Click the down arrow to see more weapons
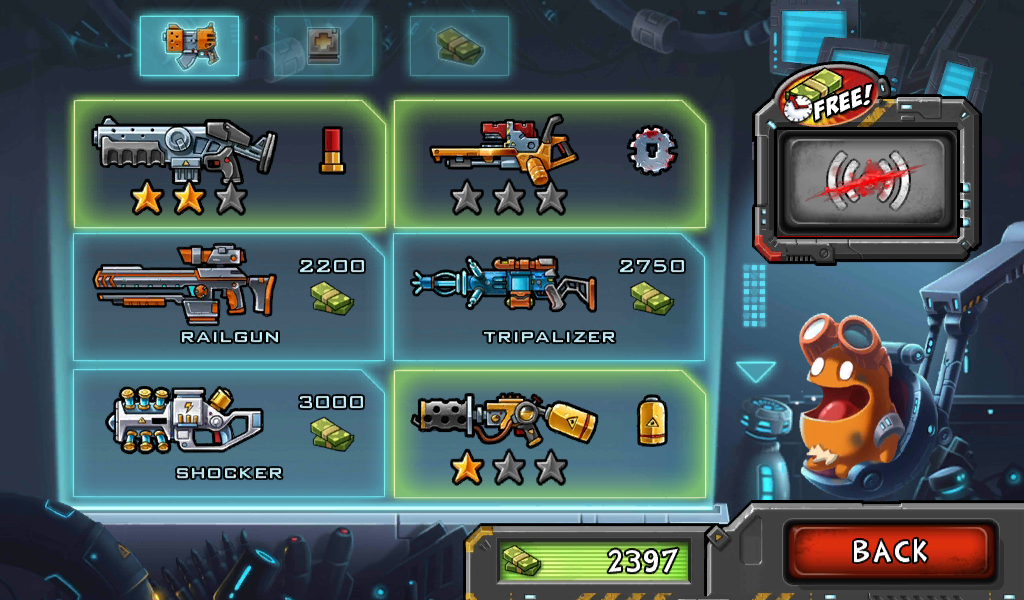The image size is (1024, 600). pyautogui.click(x=756, y=372)
